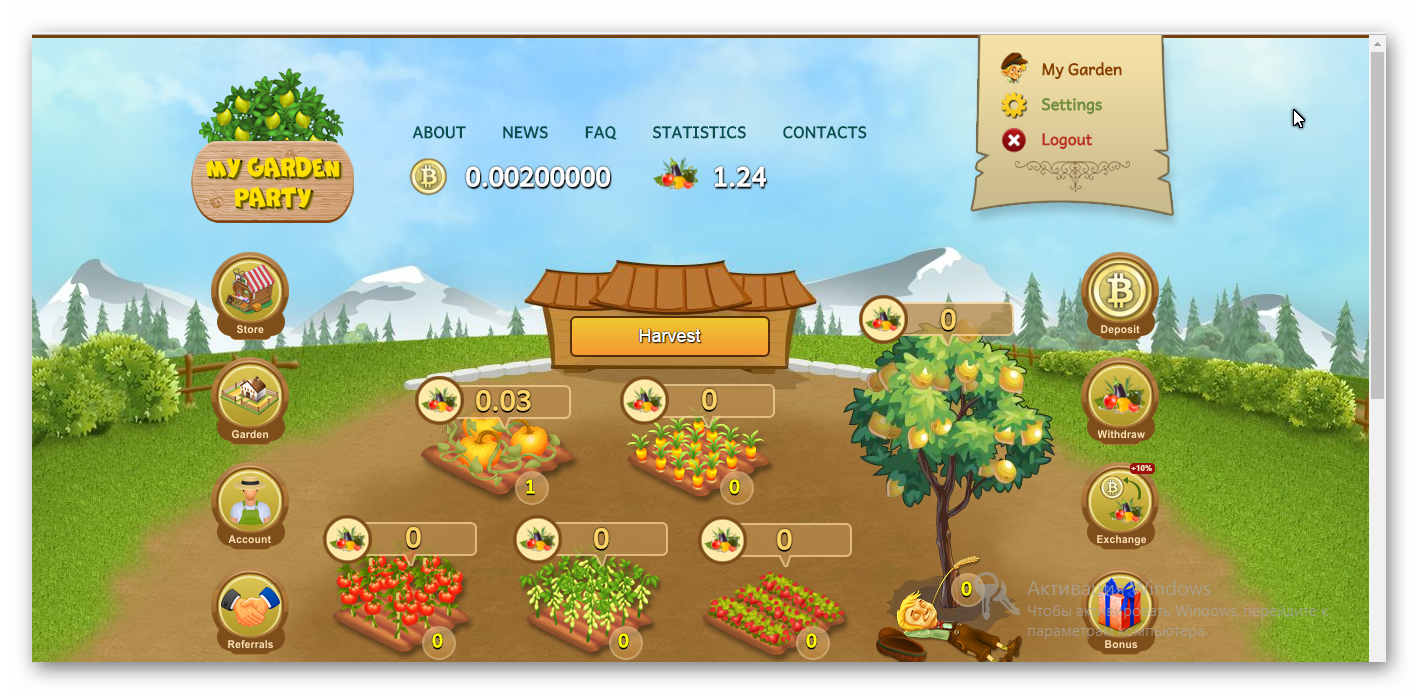Image resolution: width=1418 pixels, height=694 pixels.
Task: Open the Bitcoin Deposit page
Action: tap(1120, 292)
